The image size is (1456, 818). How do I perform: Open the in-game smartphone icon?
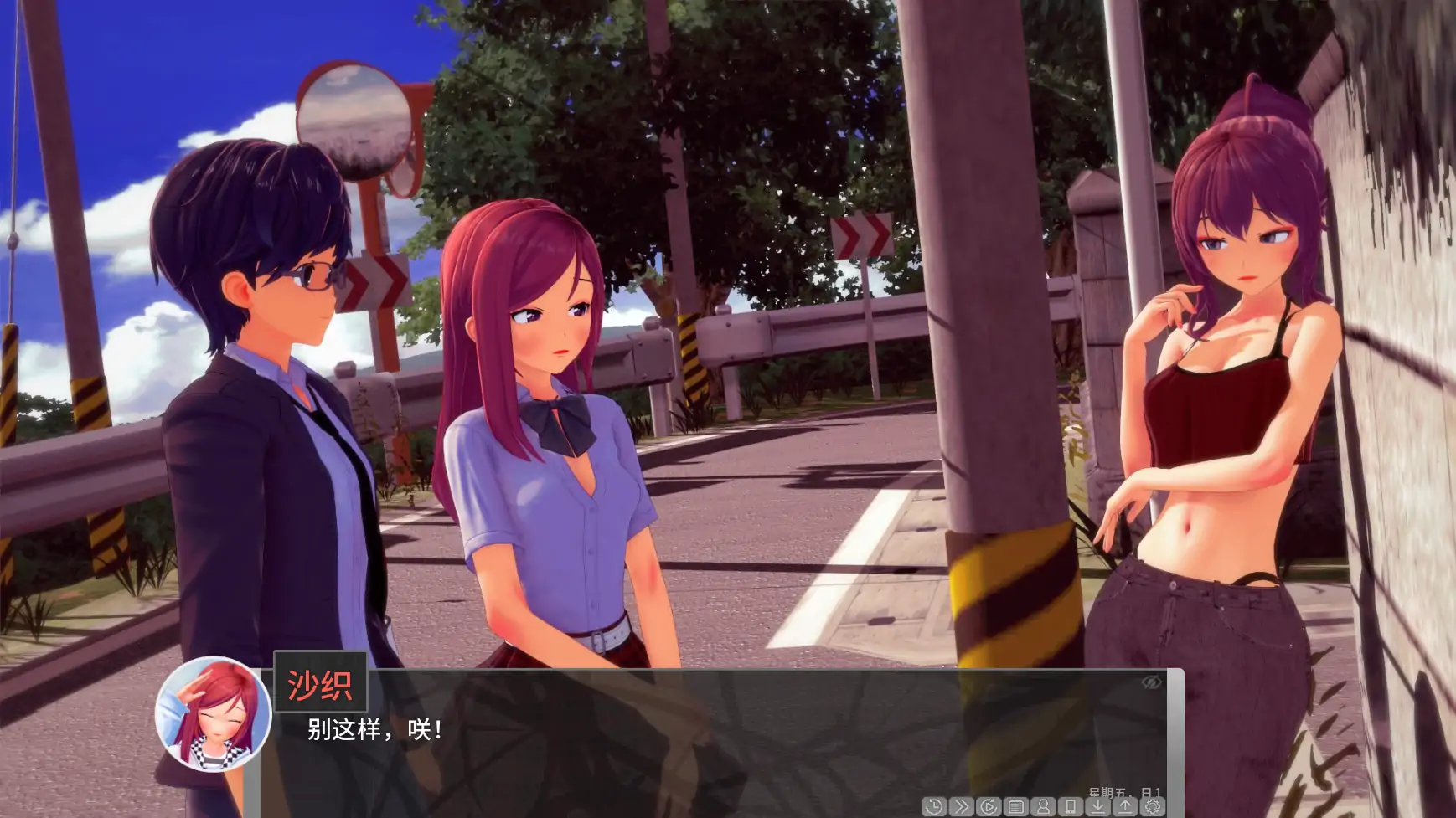click(x=1071, y=806)
